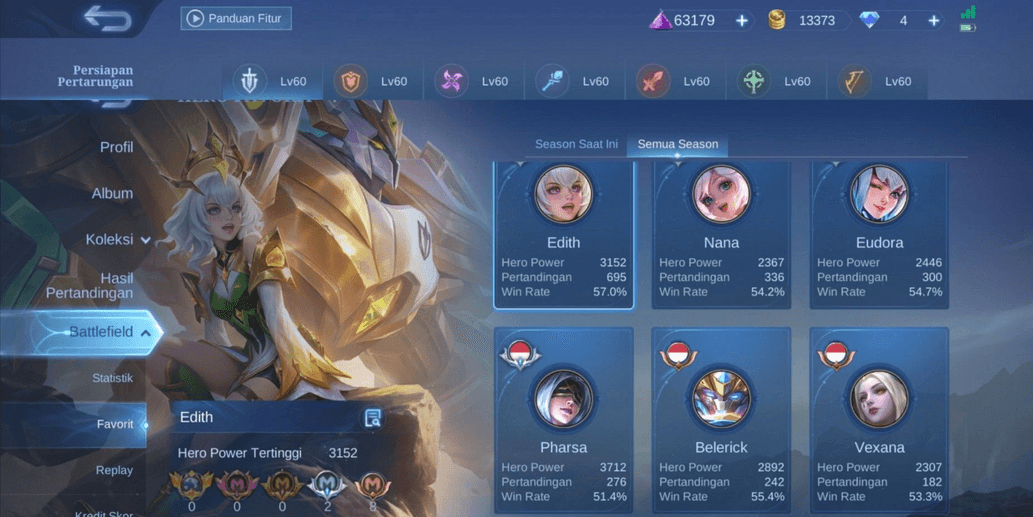Open the Profil section
Screen dimensions: 1033x517
116,147
